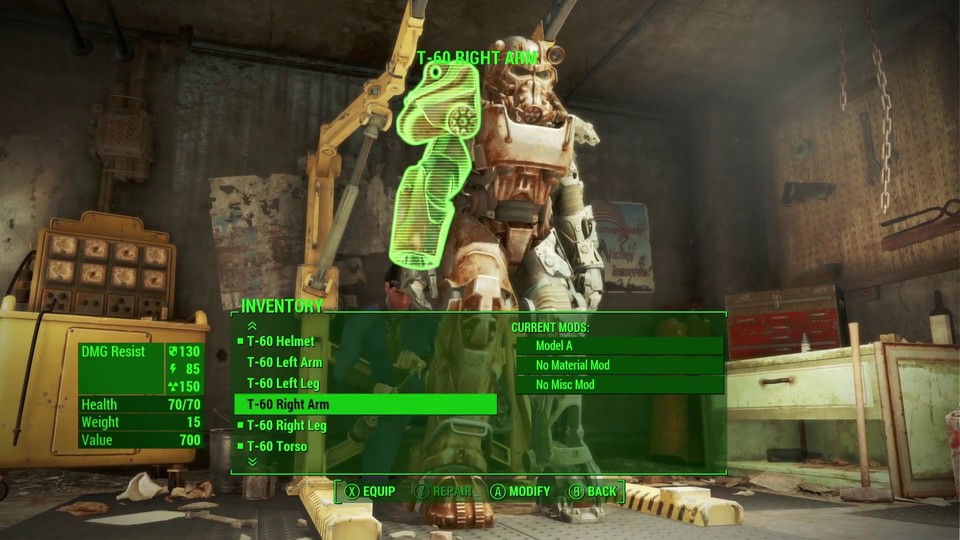Click the inventory list's down arrow
Viewport: 960px width, 540px height.
pos(252,462)
